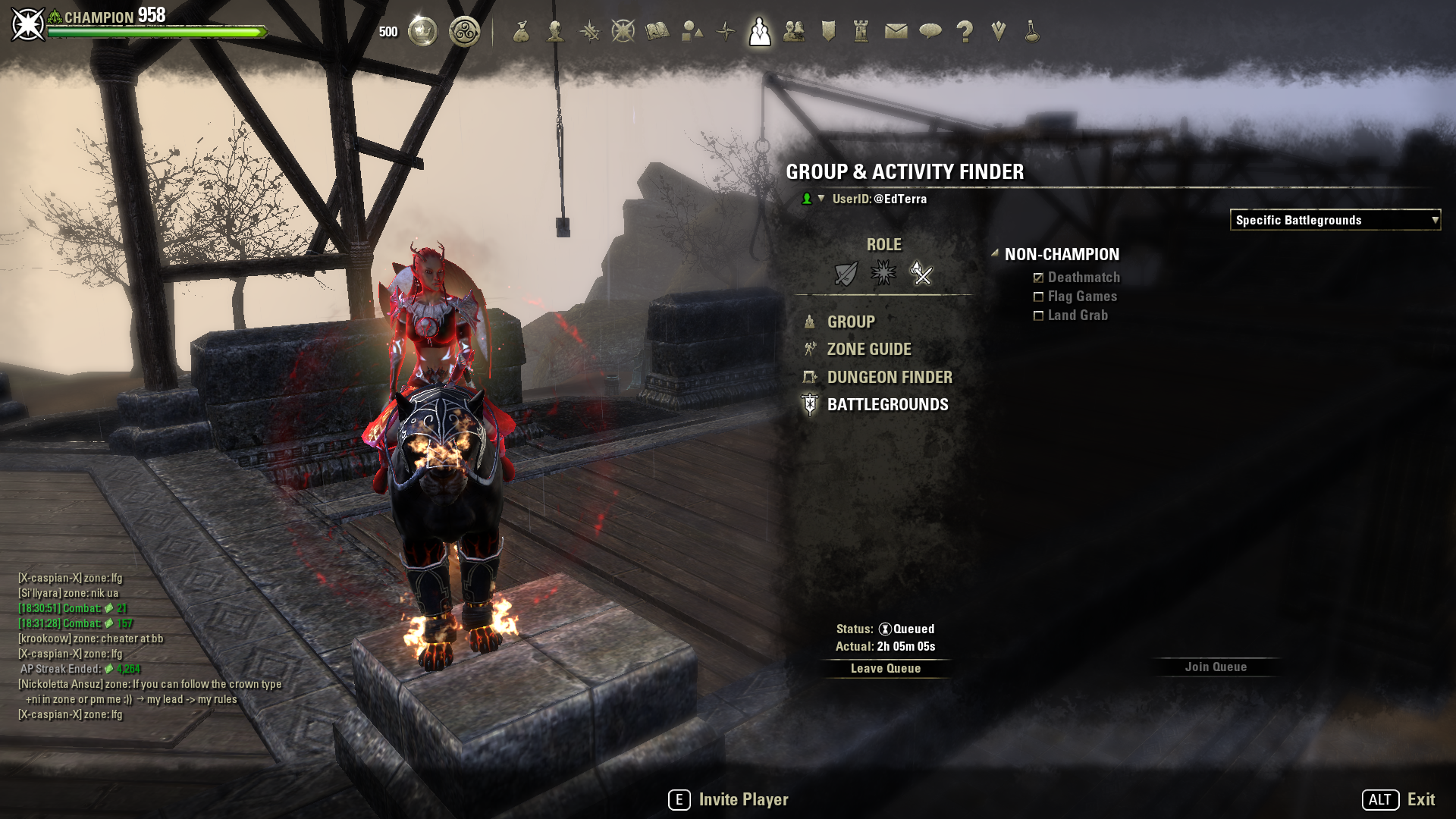
Task: Enable the Land Grab checkbox
Action: 1039,316
